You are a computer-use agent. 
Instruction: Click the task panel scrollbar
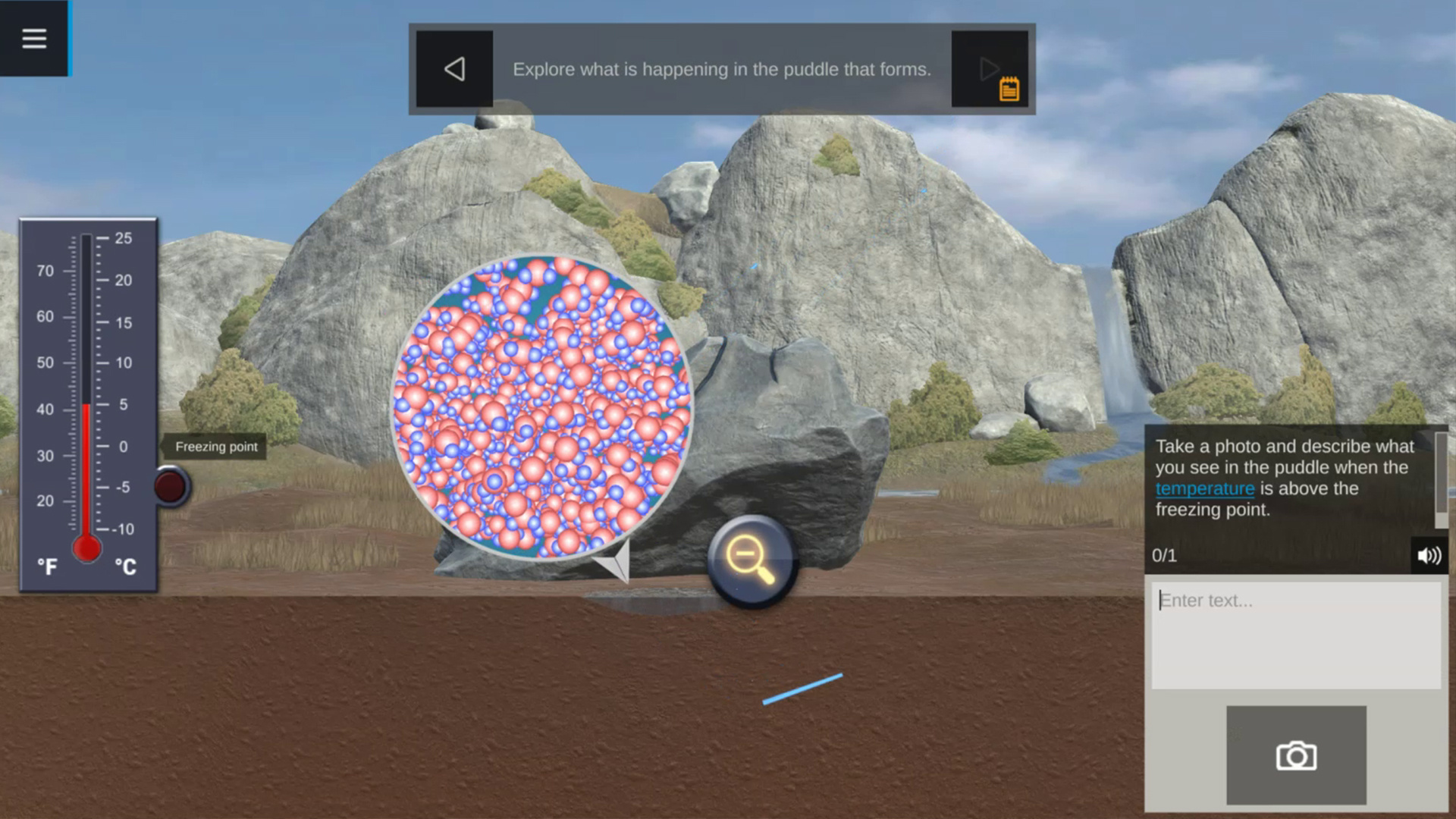pyautogui.click(x=1440, y=479)
